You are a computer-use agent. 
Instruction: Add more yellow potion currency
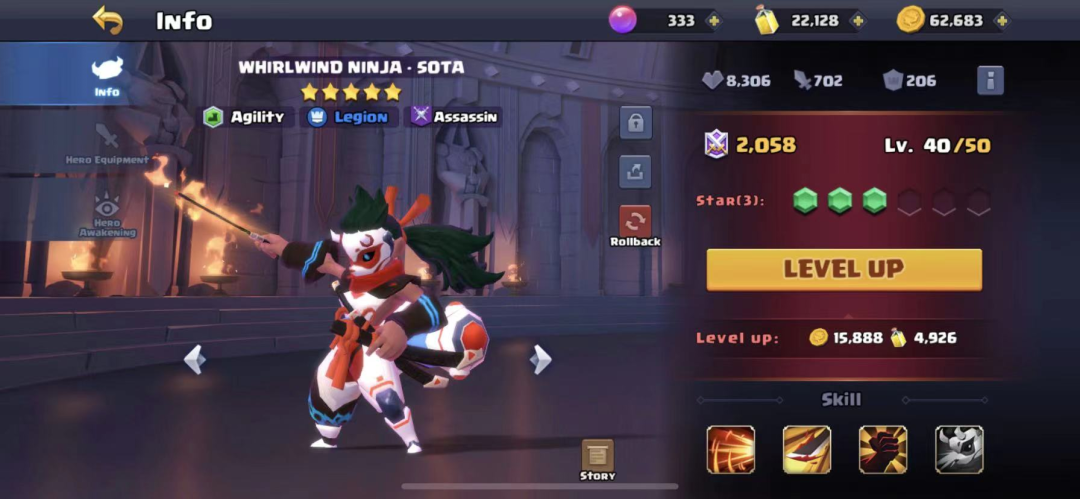point(857,20)
